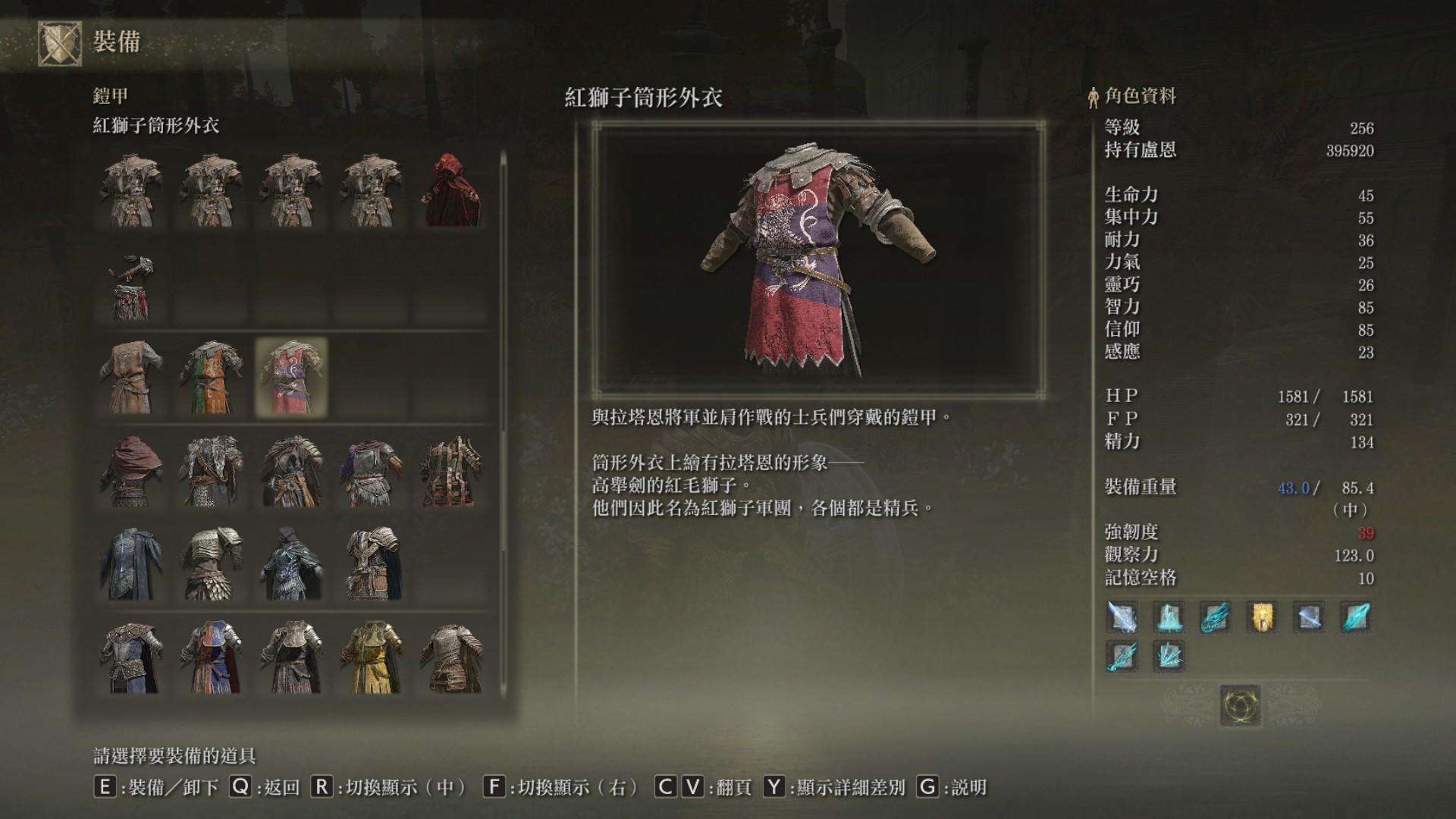Screen dimensions: 1456x819
Task: Select the grey fur-collared armor
Action: (212, 471)
